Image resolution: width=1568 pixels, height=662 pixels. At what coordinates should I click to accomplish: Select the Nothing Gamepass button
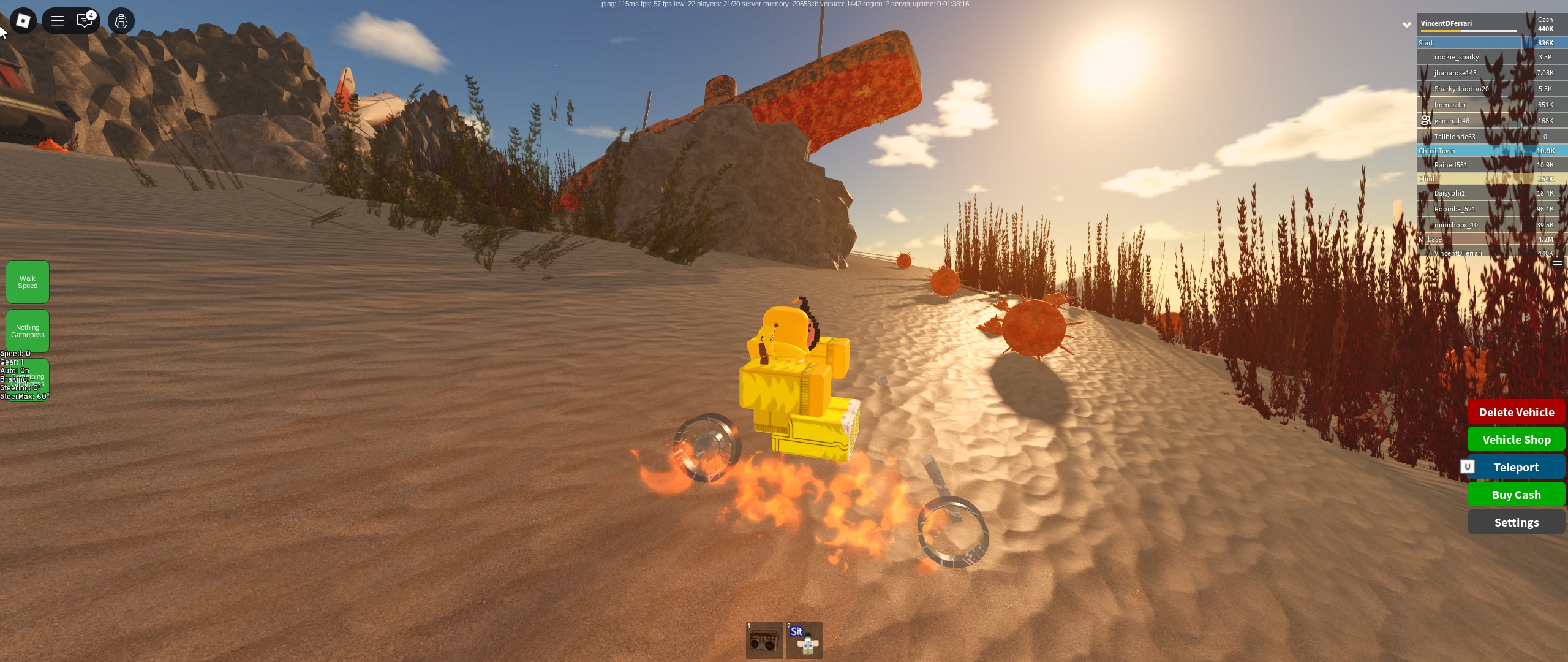[28, 331]
